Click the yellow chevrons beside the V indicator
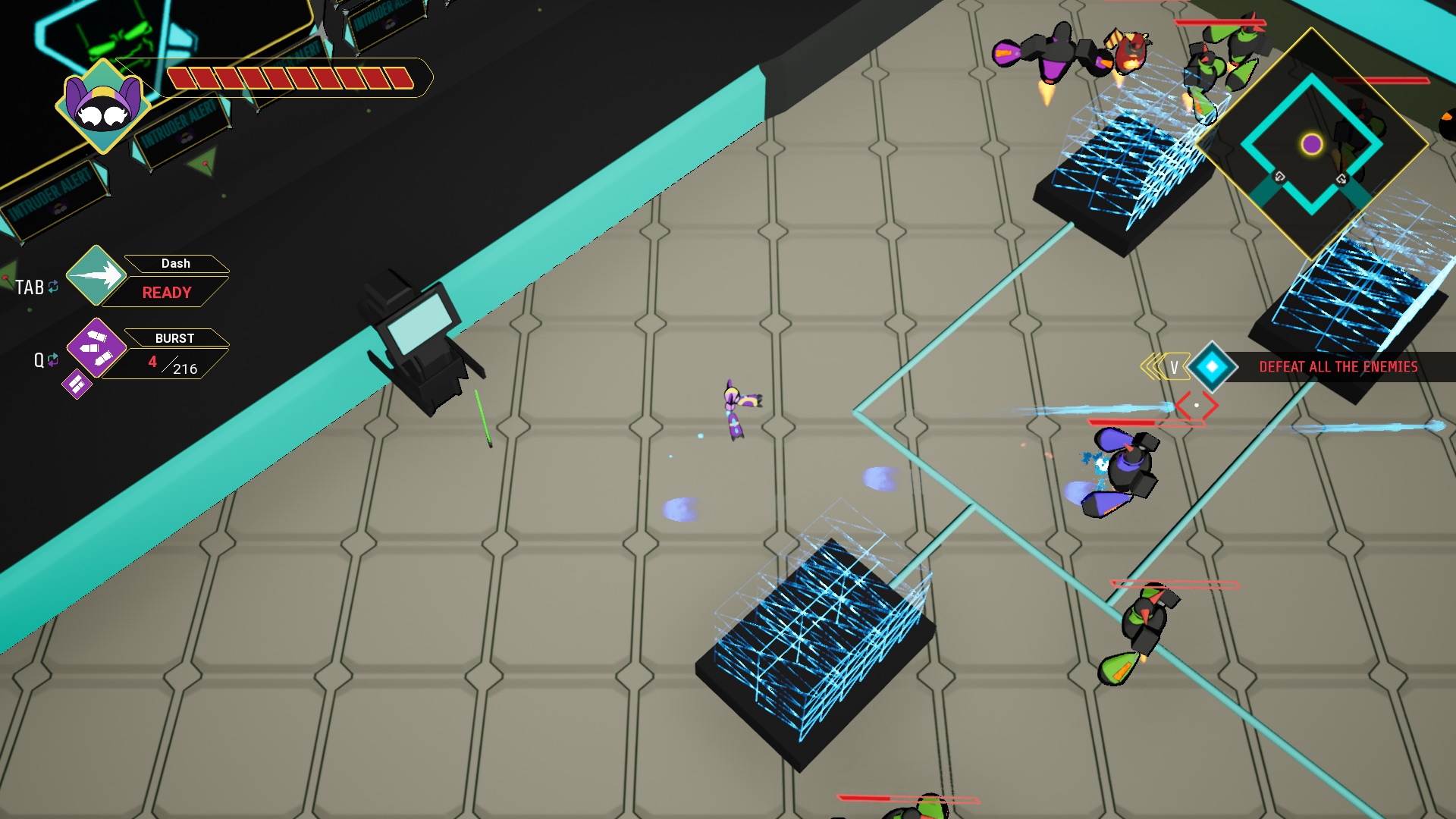1456x819 pixels. (1154, 366)
